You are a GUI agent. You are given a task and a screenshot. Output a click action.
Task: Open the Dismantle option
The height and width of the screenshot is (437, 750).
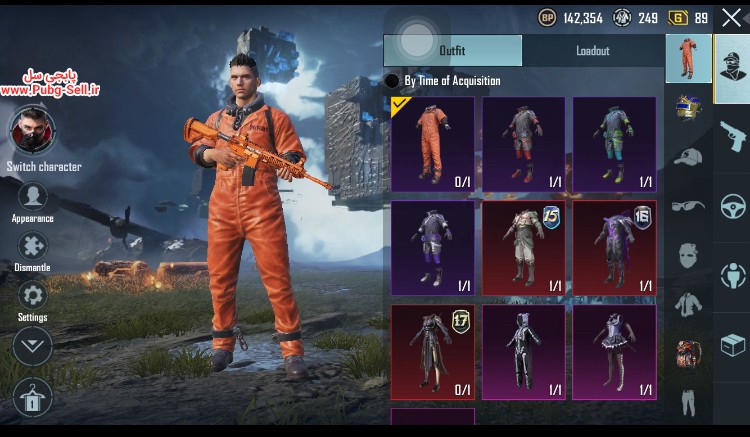coord(33,246)
